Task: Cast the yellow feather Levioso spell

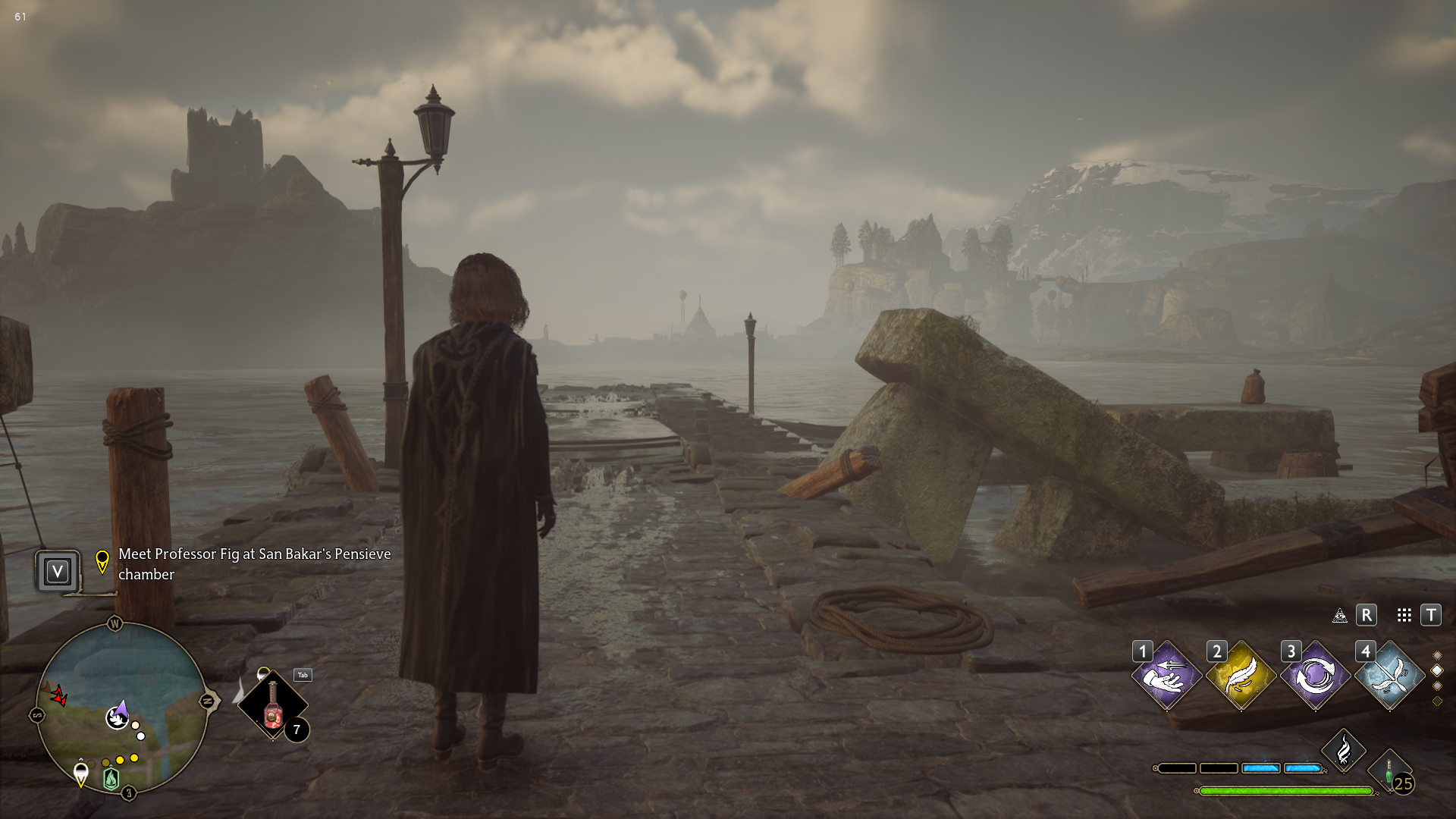Action: (x=1241, y=675)
